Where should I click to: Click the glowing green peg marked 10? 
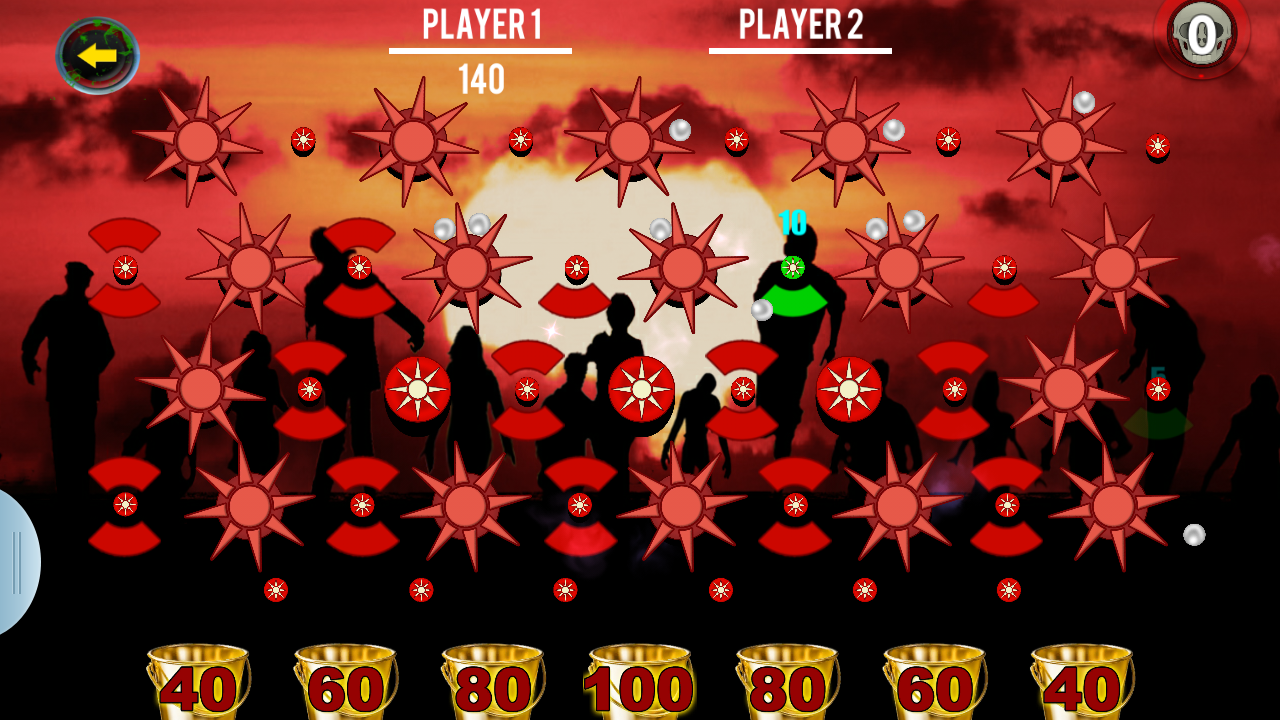[x=793, y=268]
